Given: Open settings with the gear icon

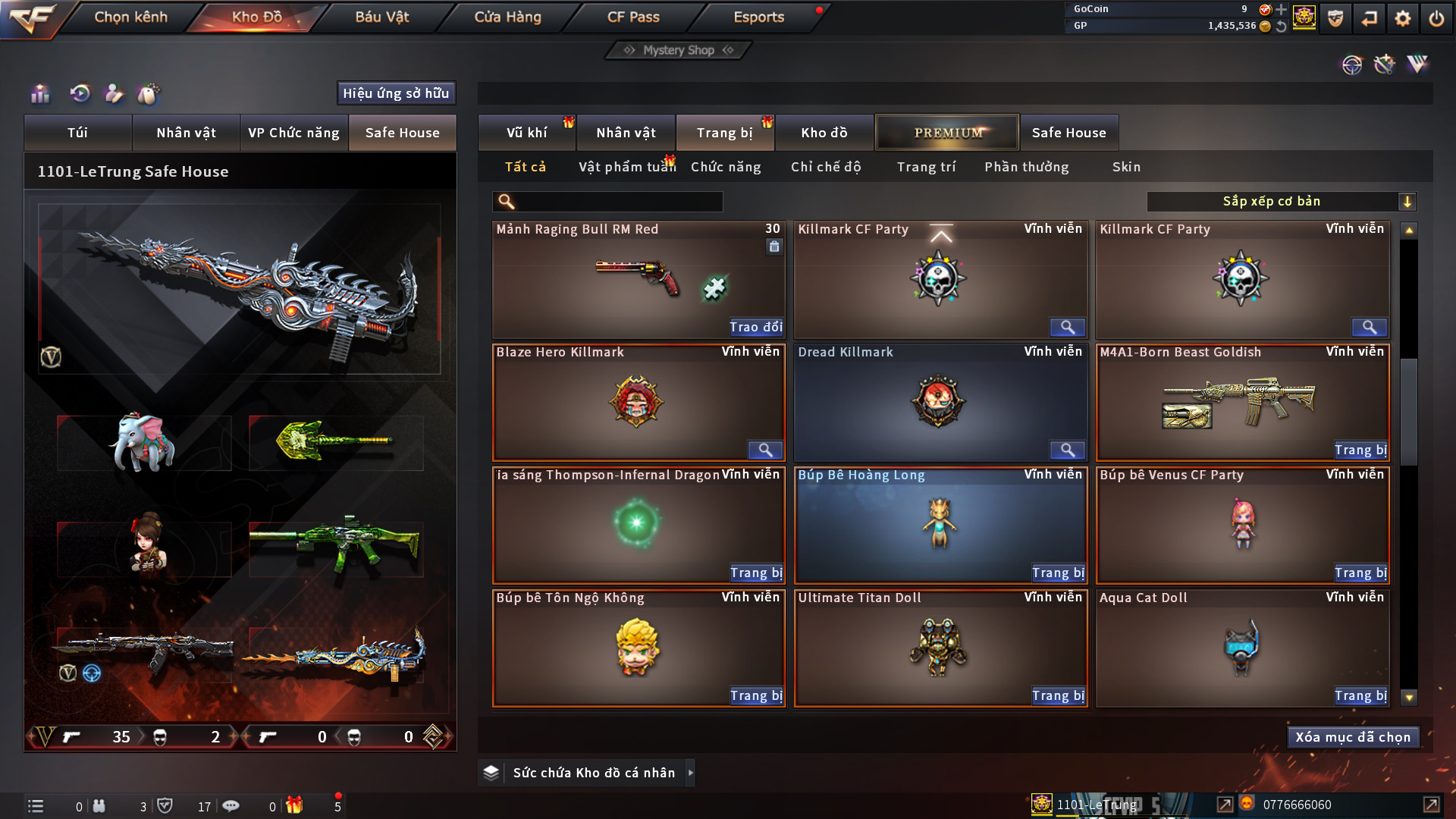Looking at the screenshot, I should pyautogui.click(x=1402, y=18).
